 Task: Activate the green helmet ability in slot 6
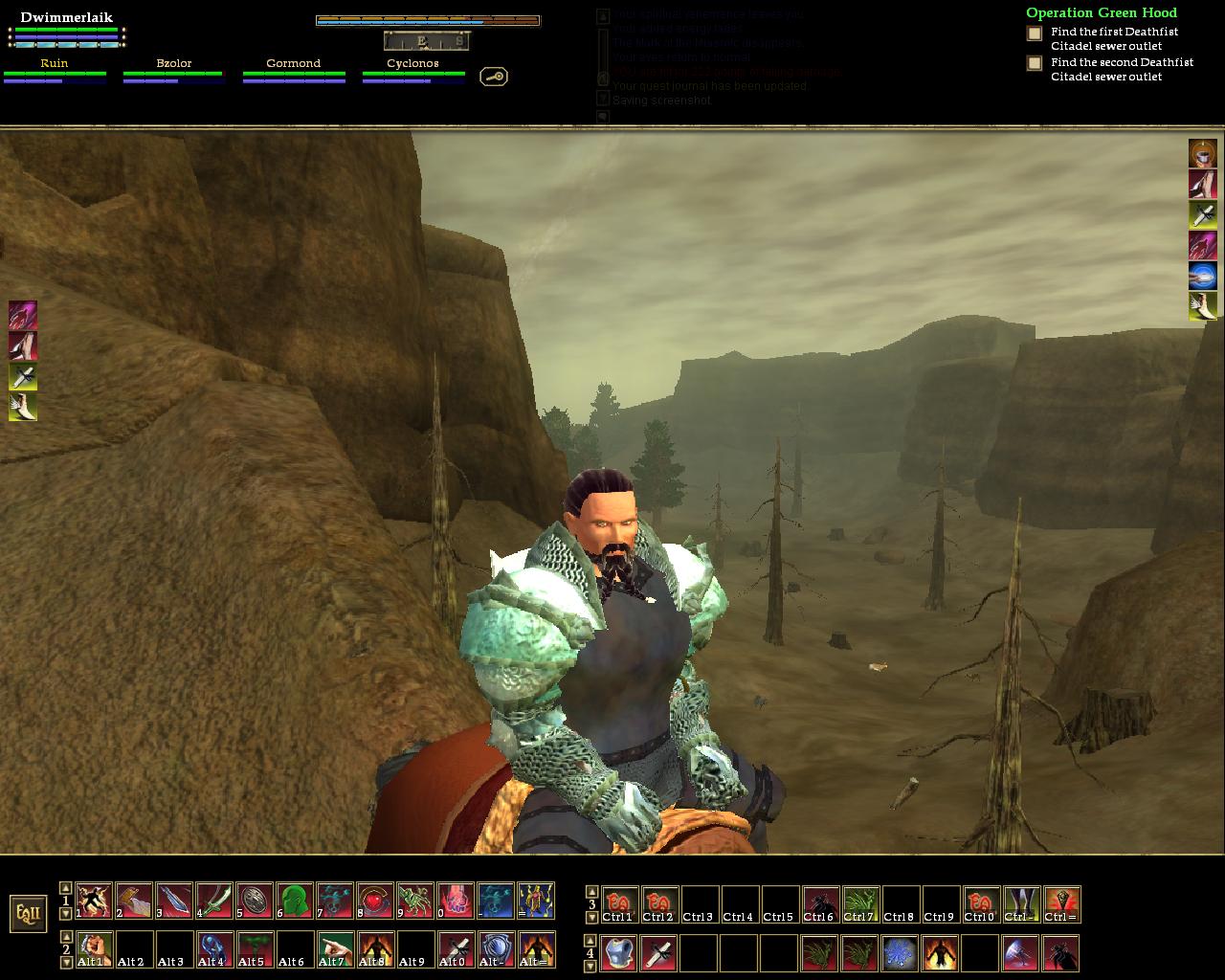point(295,901)
